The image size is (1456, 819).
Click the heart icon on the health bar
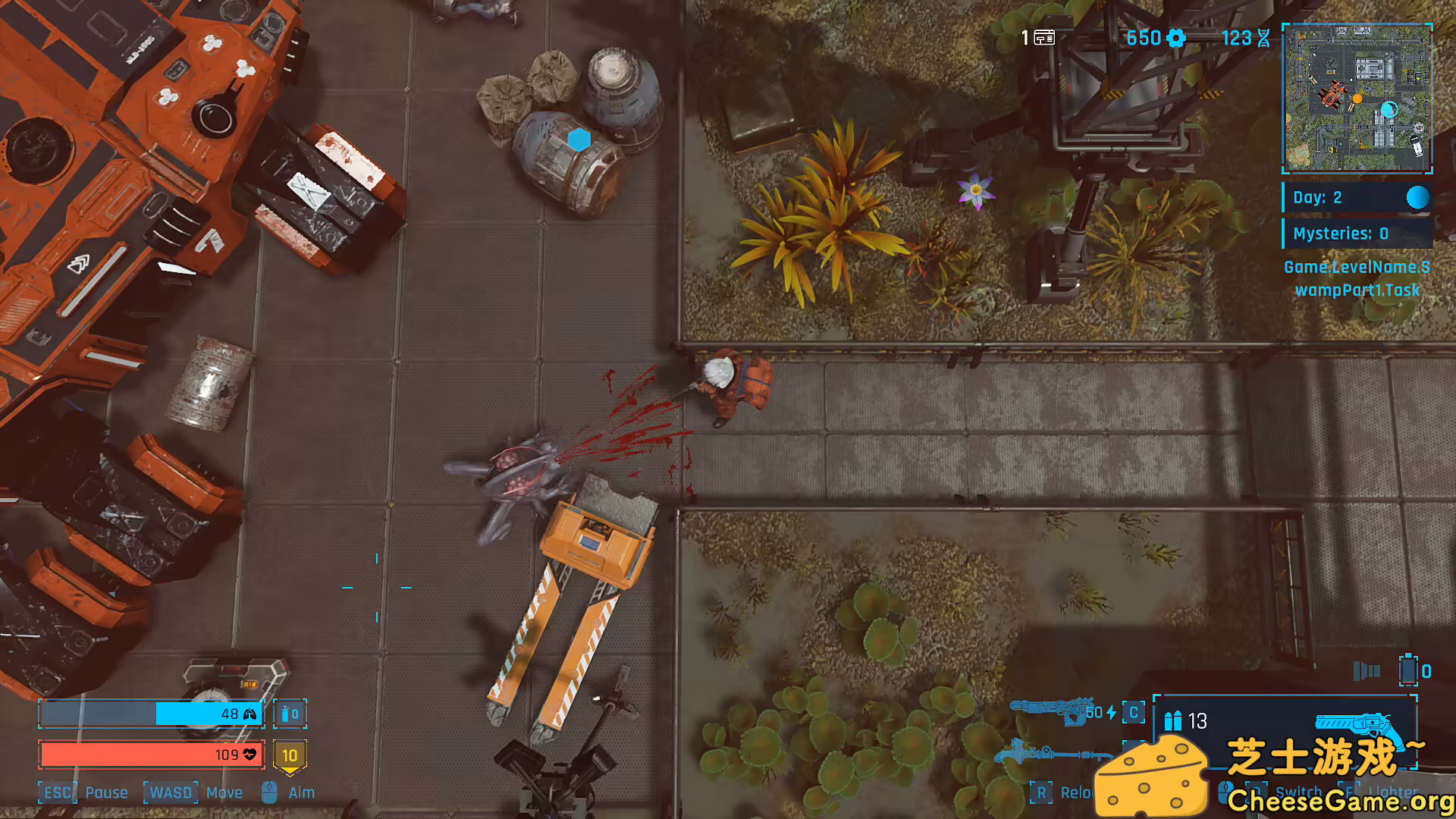249,755
